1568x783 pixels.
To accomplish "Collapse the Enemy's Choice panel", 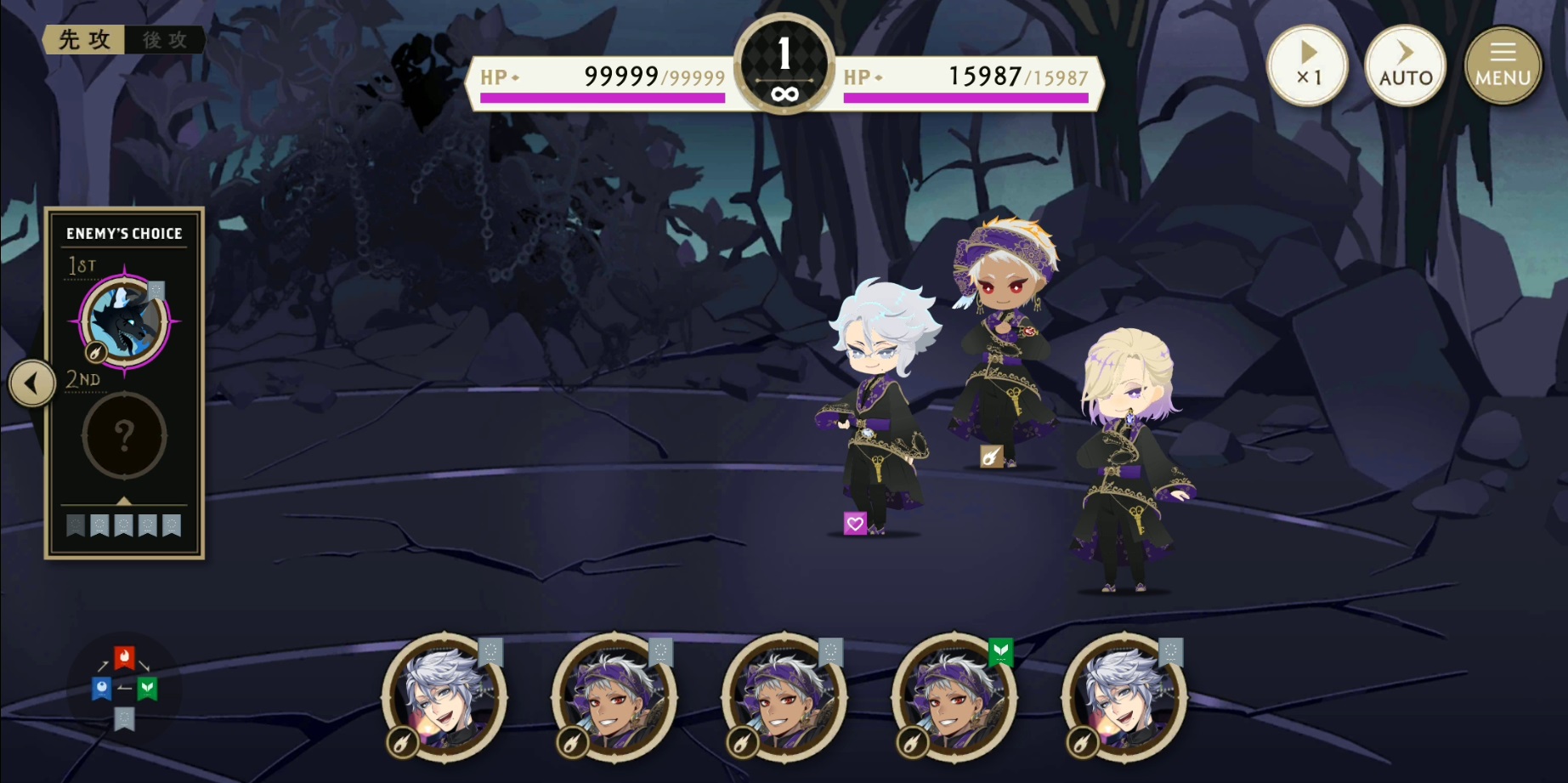I will coord(31,382).
